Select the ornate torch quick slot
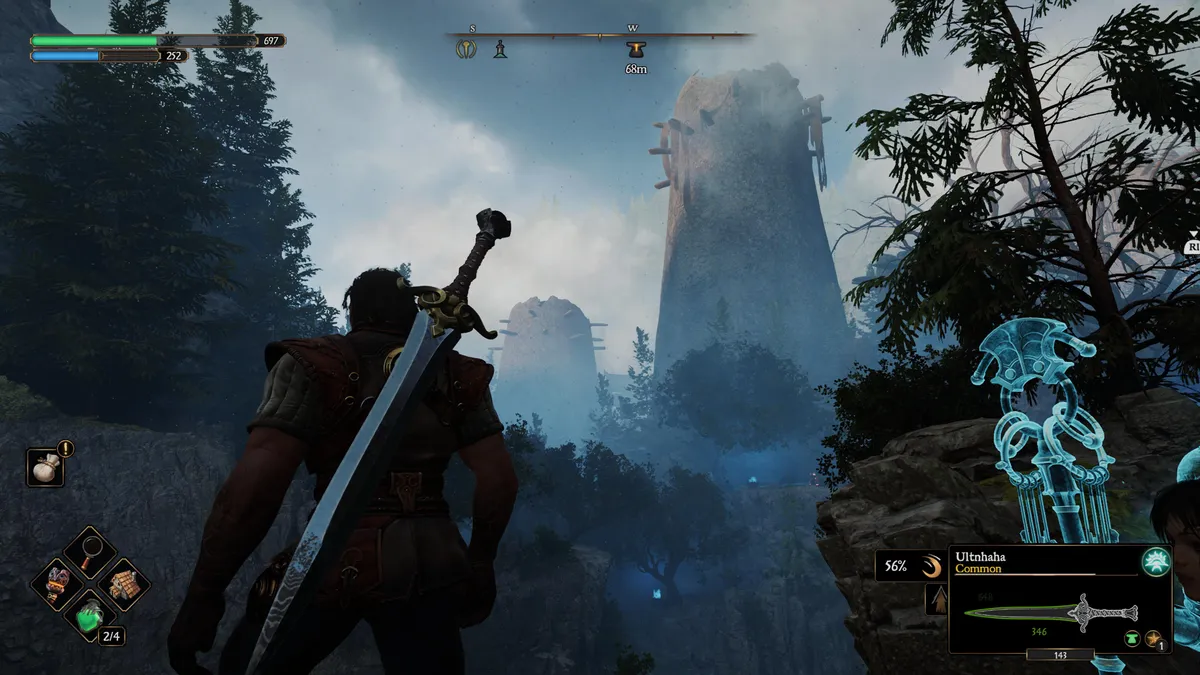1200x675 pixels. coord(56,584)
